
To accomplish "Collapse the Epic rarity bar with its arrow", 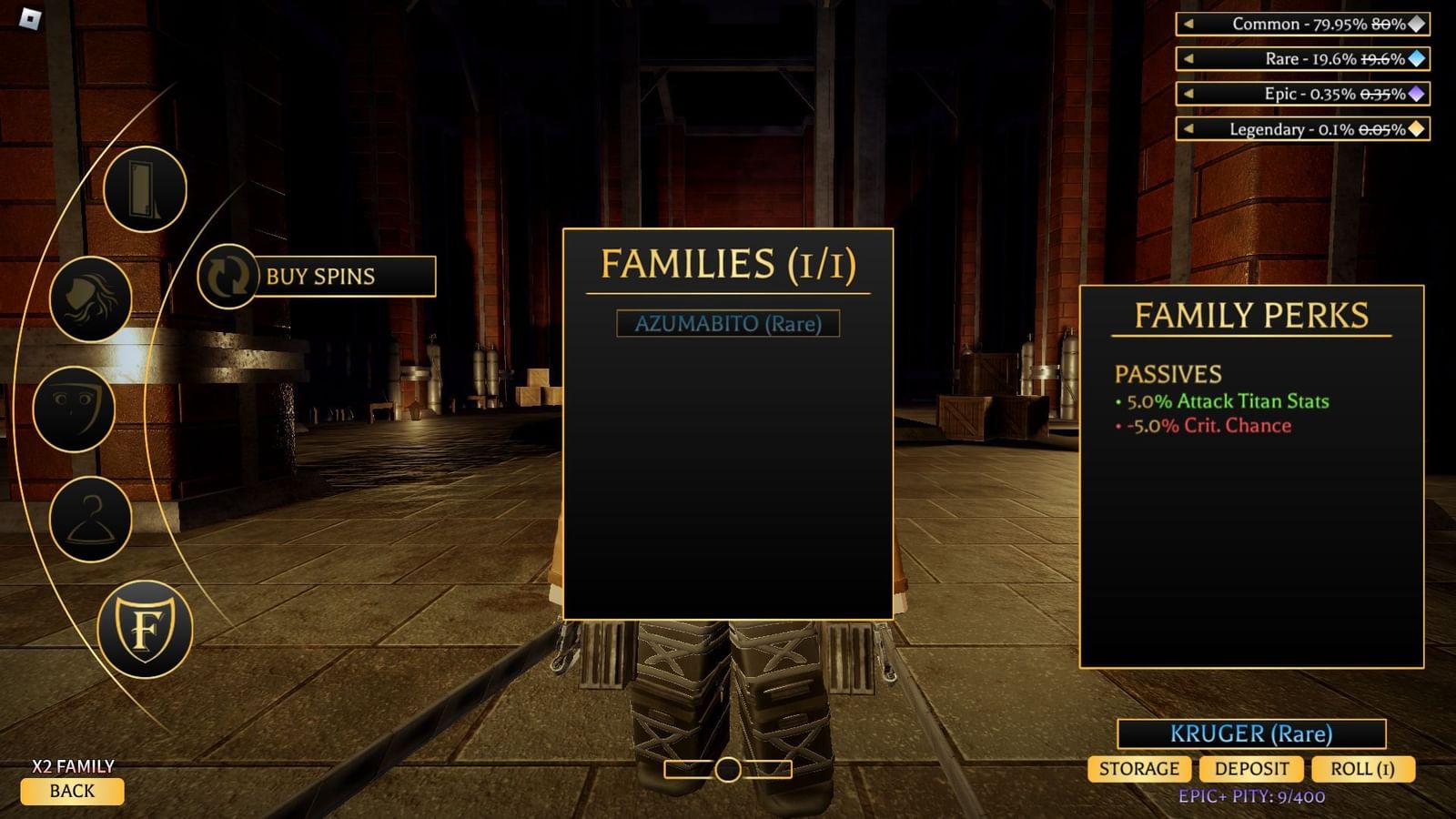I will click(1189, 95).
